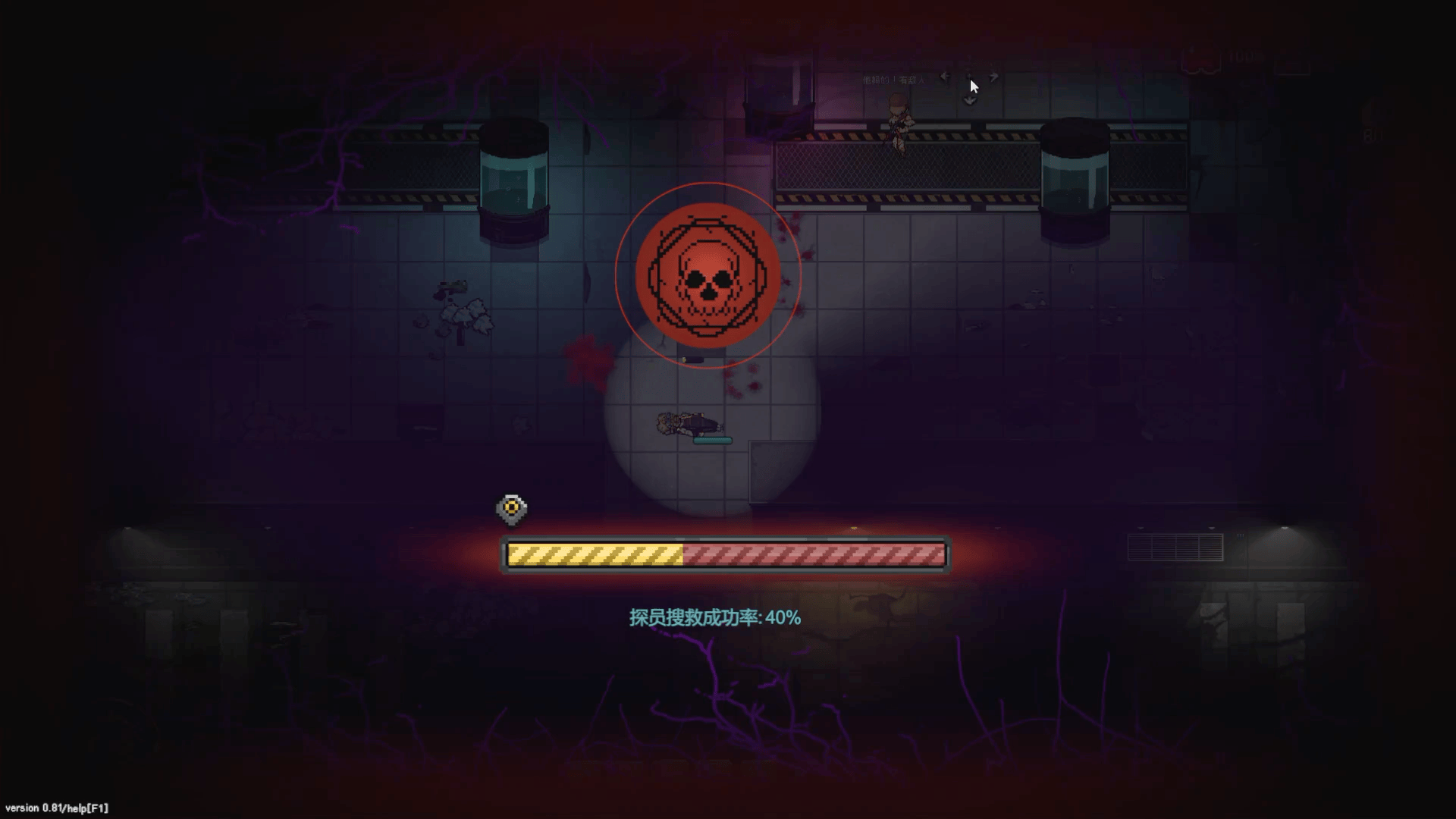
Task: Click the red skull death emblem
Action: [708, 276]
